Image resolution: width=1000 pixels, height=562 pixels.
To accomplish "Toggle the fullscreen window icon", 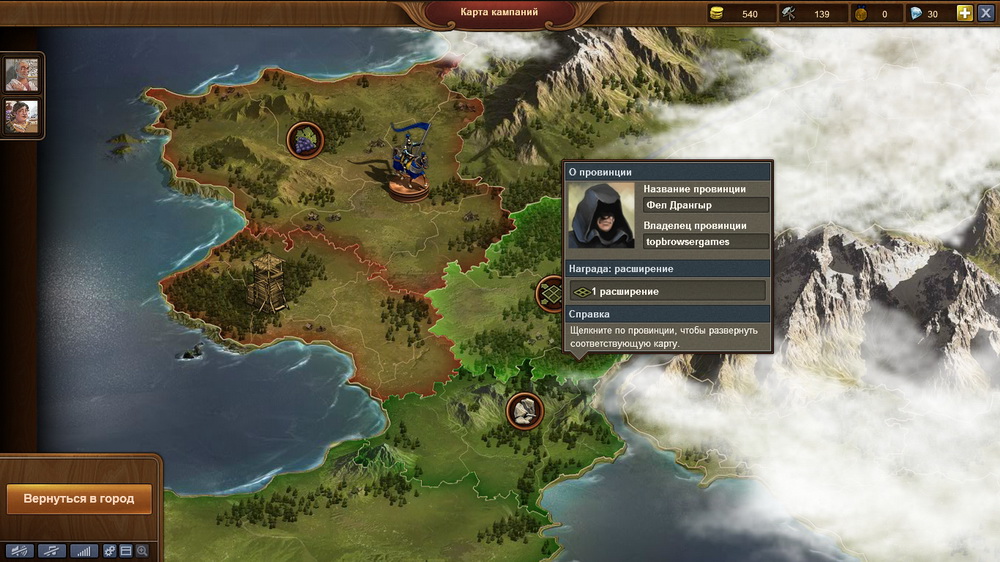I will click(126, 551).
